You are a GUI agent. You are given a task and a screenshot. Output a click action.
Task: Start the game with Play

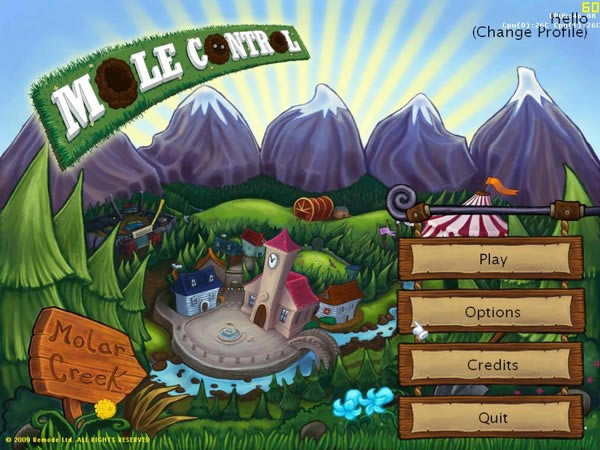pyautogui.click(x=491, y=259)
